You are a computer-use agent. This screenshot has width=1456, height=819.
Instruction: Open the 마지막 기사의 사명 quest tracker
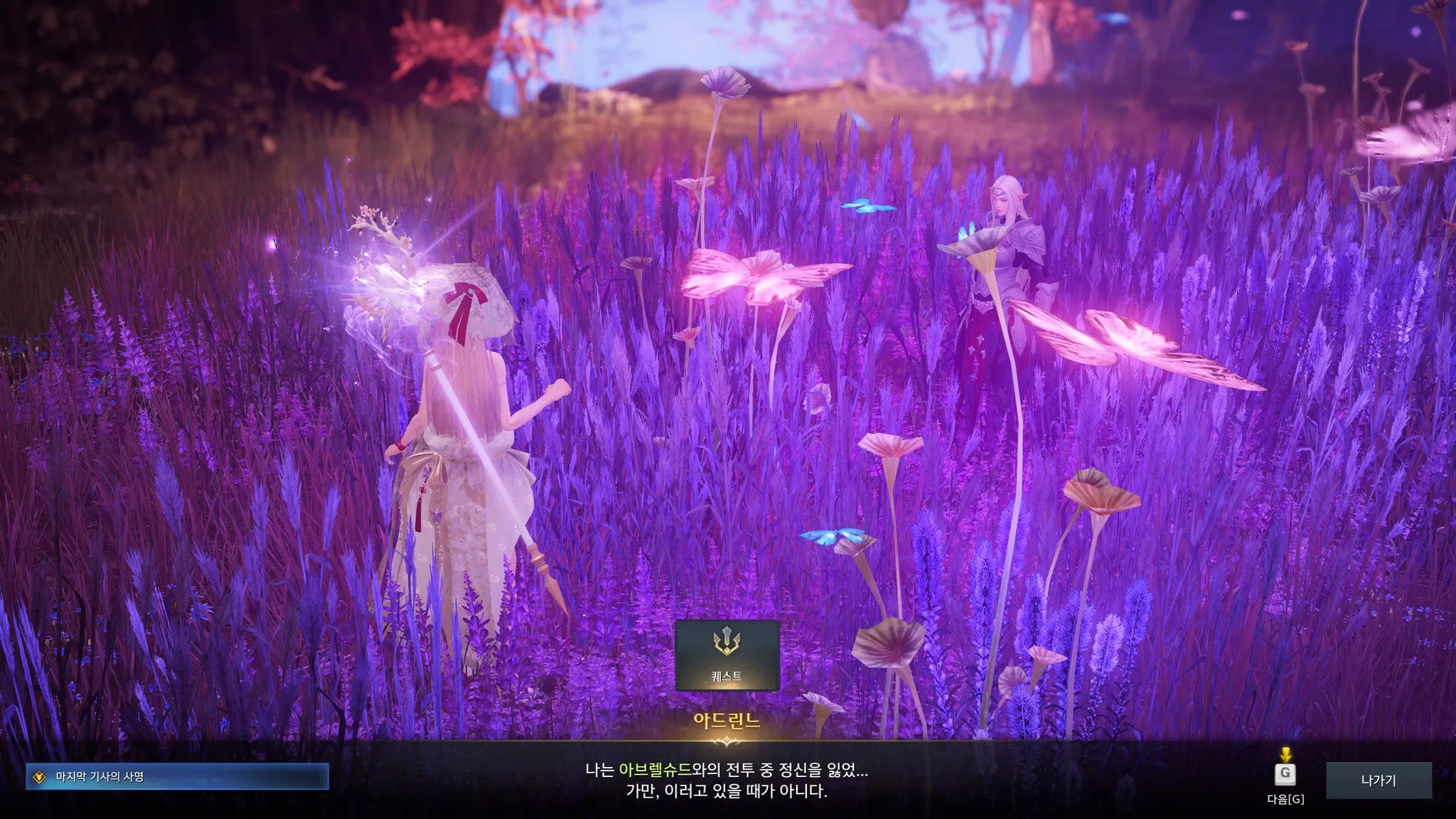click(x=177, y=777)
